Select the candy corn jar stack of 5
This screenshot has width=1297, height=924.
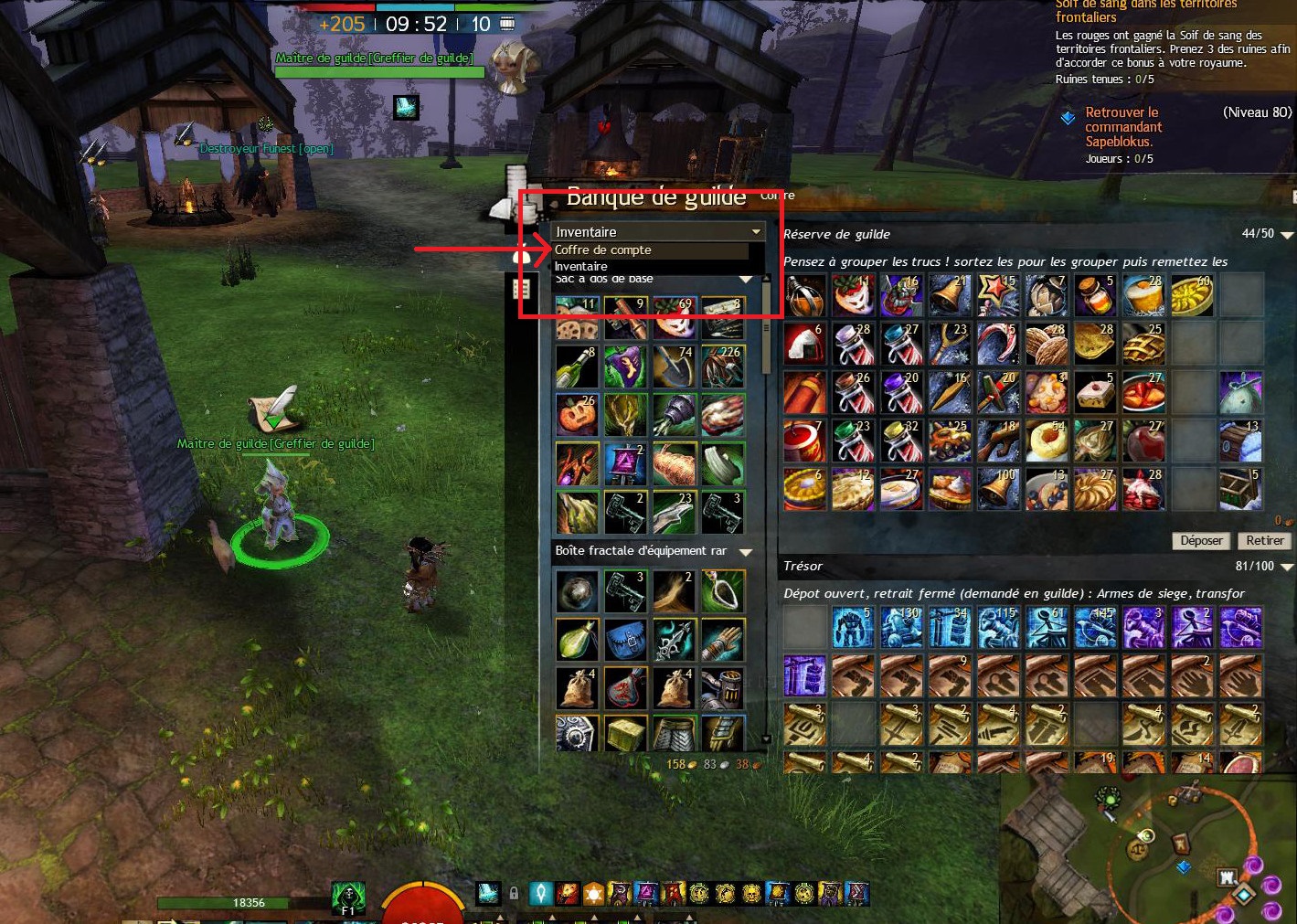(x=1095, y=295)
